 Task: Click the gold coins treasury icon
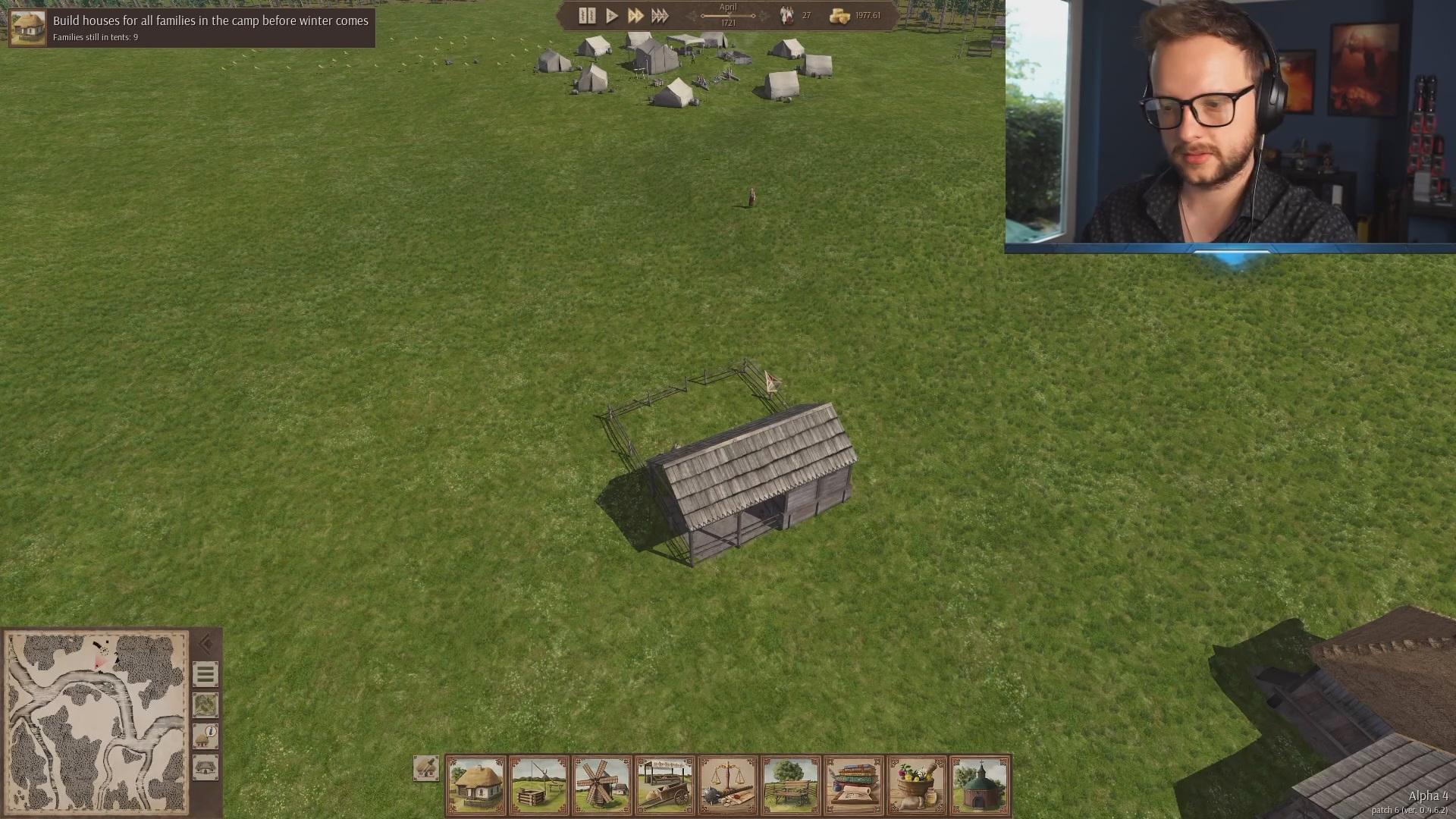[x=839, y=16]
